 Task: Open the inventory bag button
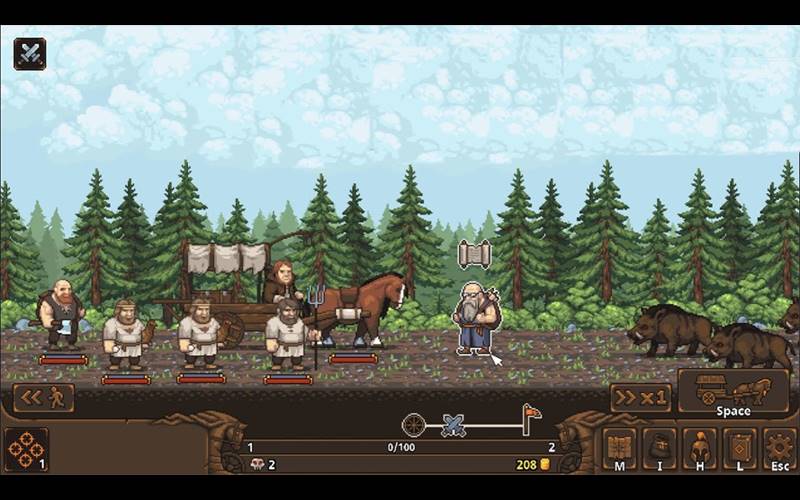click(660, 449)
